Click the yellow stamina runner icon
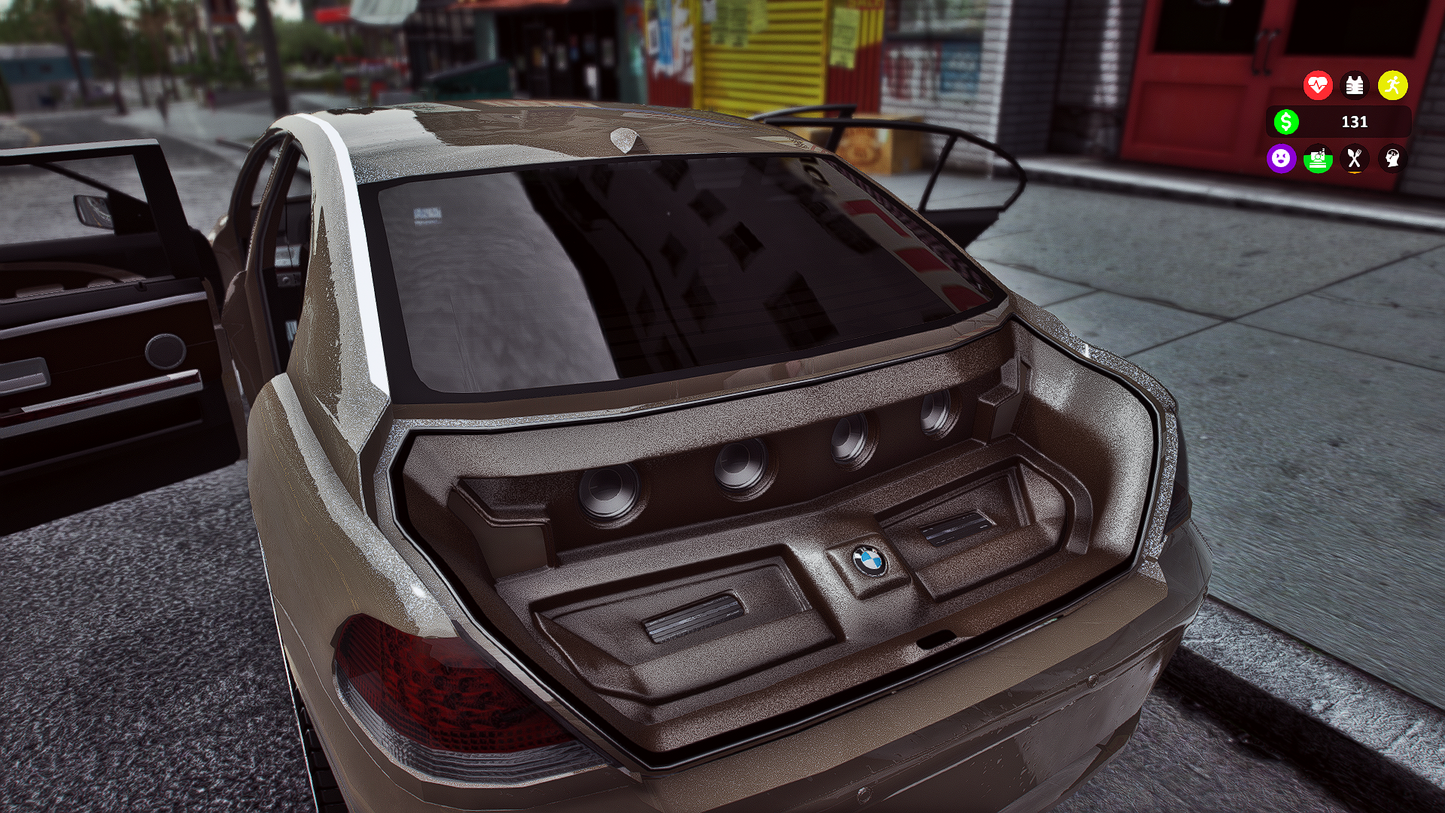 click(x=1393, y=85)
